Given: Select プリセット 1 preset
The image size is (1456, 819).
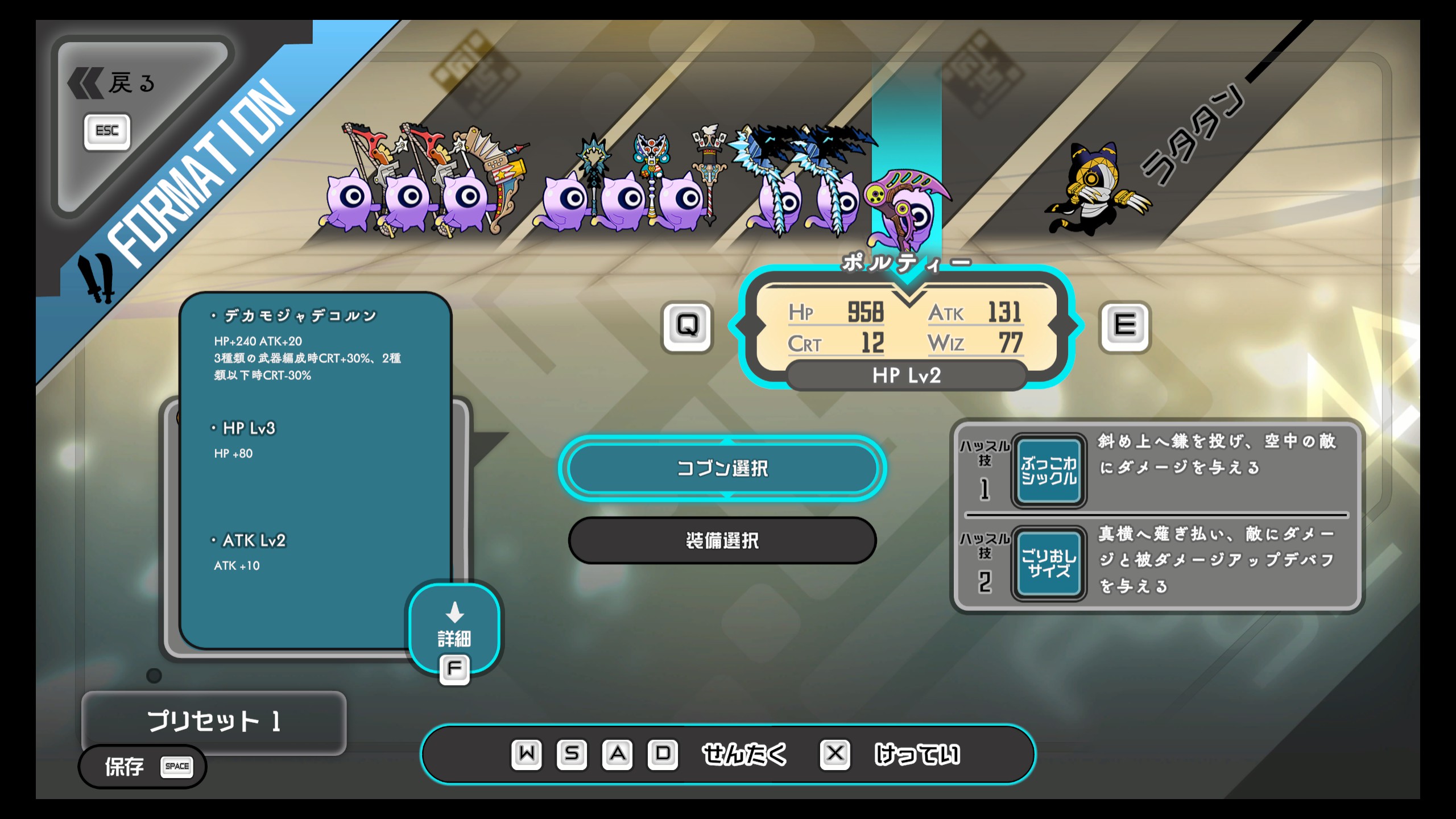Looking at the screenshot, I should pyautogui.click(x=214, y=721).
